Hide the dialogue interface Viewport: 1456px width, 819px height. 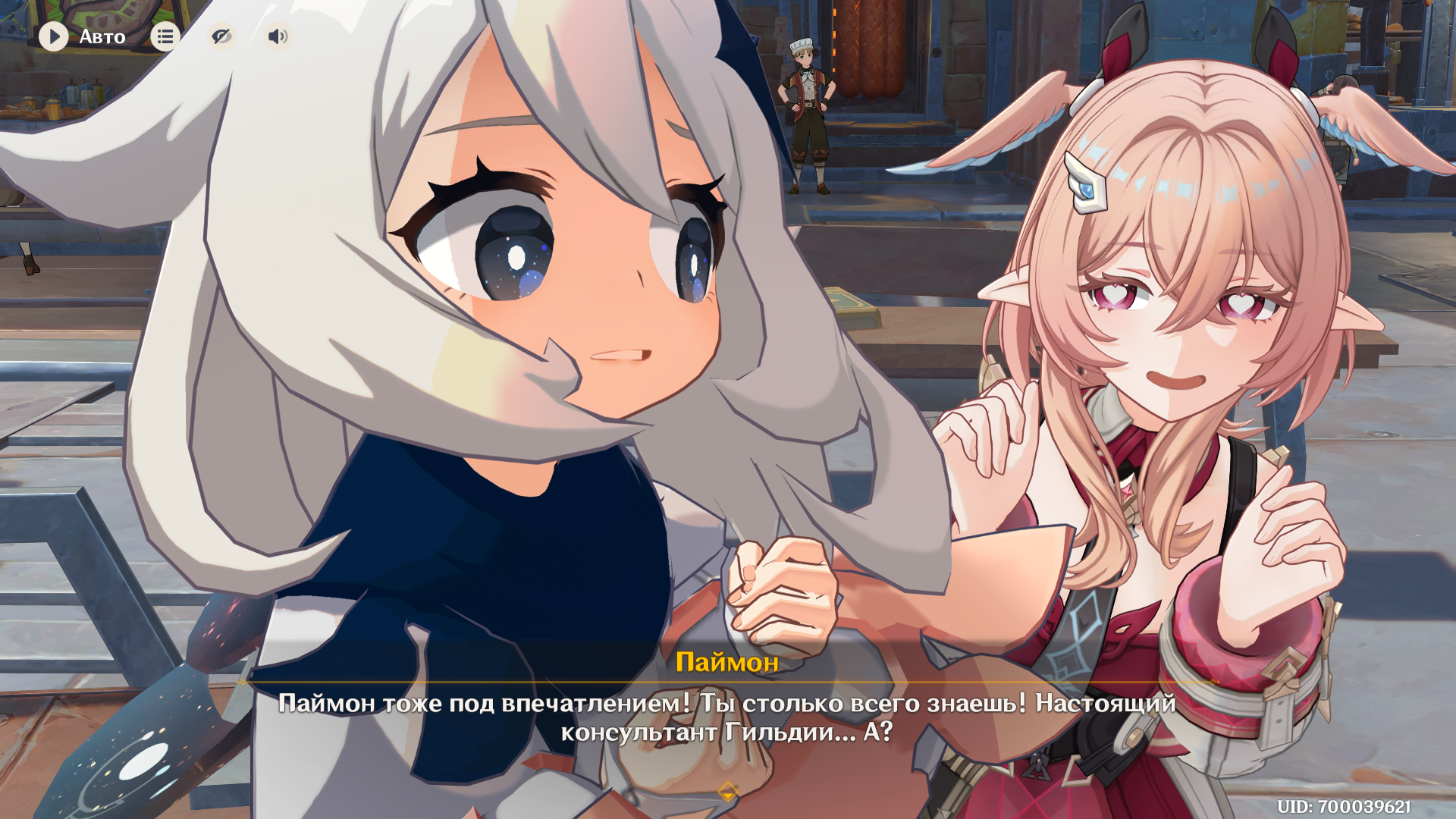coord(221,36)
